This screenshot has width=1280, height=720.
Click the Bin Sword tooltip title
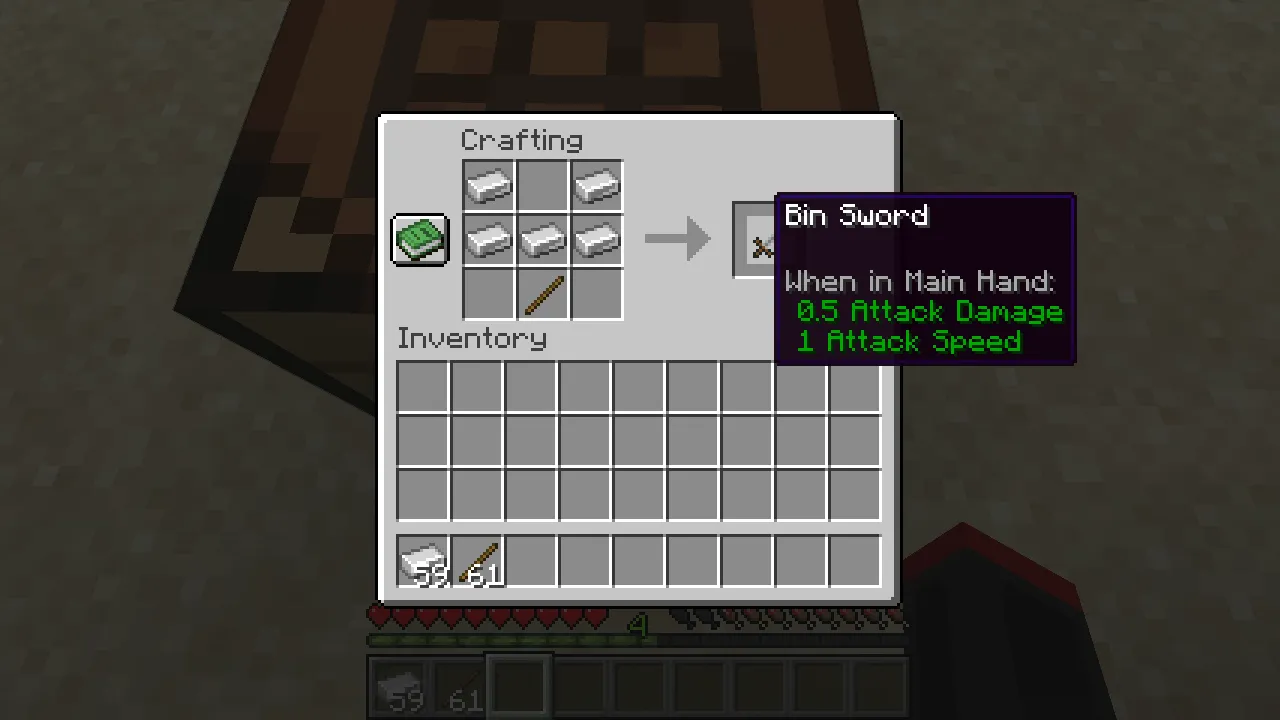856,216
